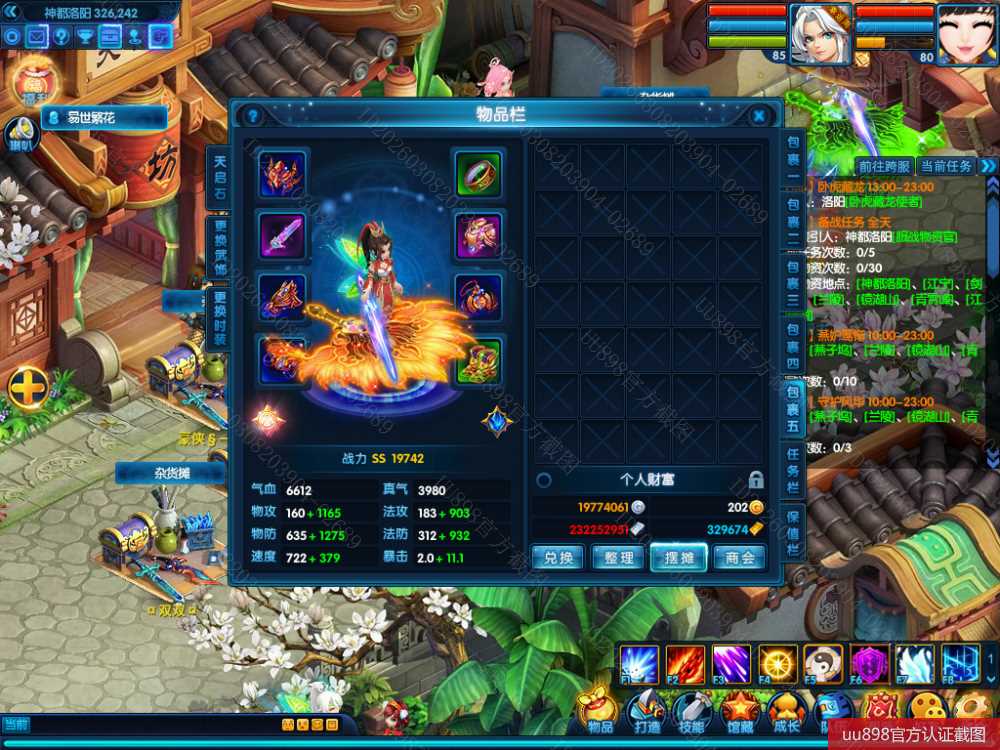Open the 打造 crafting menu icon
The height and width of the screenshot is (750, 1000).
[647, 711]
